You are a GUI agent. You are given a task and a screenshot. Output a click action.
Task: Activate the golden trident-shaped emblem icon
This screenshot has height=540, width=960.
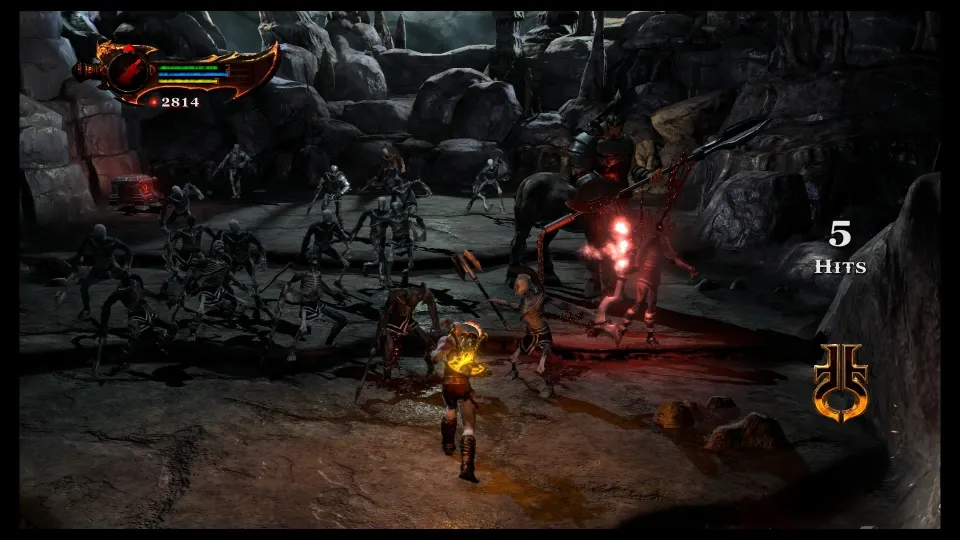click(x=840, y=381)
